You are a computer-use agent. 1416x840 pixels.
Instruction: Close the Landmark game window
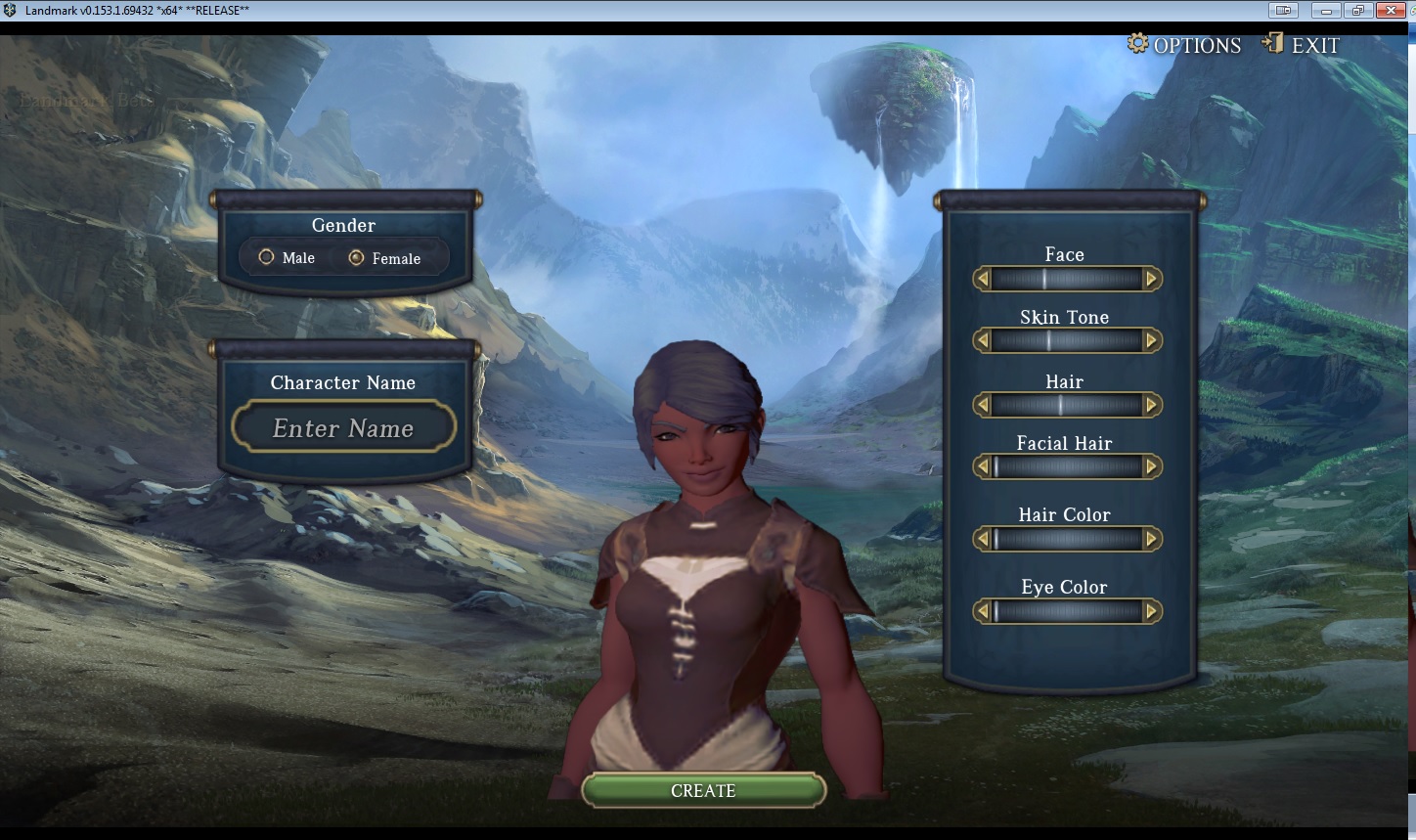tap(1390, 11)
